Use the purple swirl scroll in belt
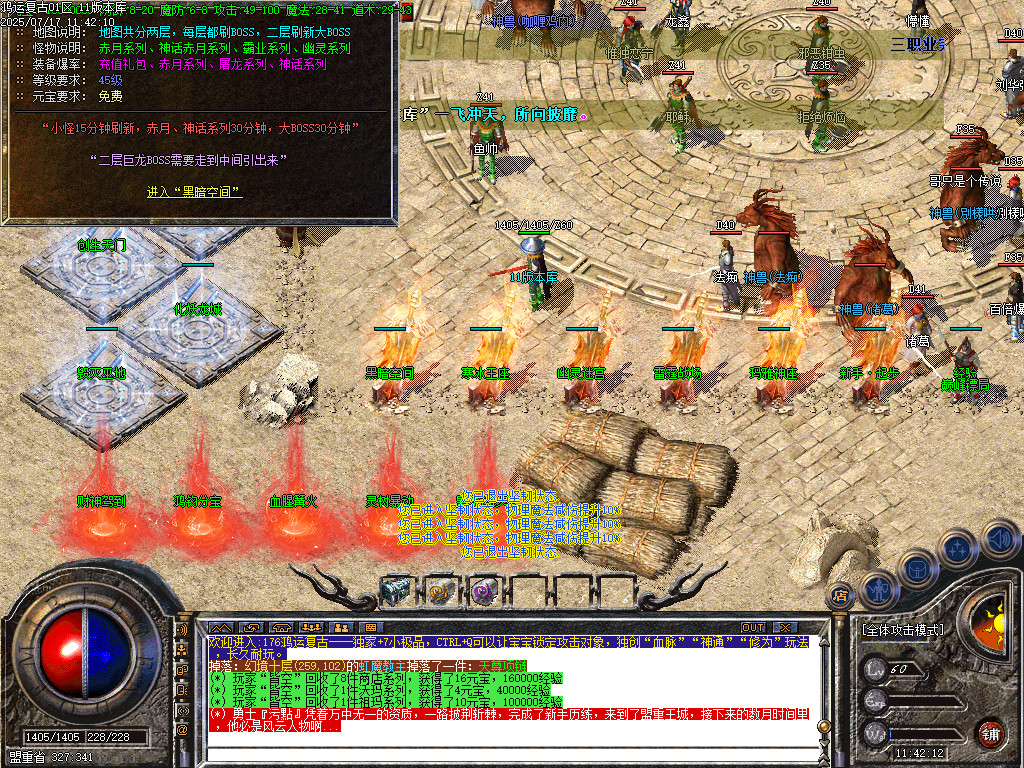The width and height of the screenshot is (1024, 768). 483,591
